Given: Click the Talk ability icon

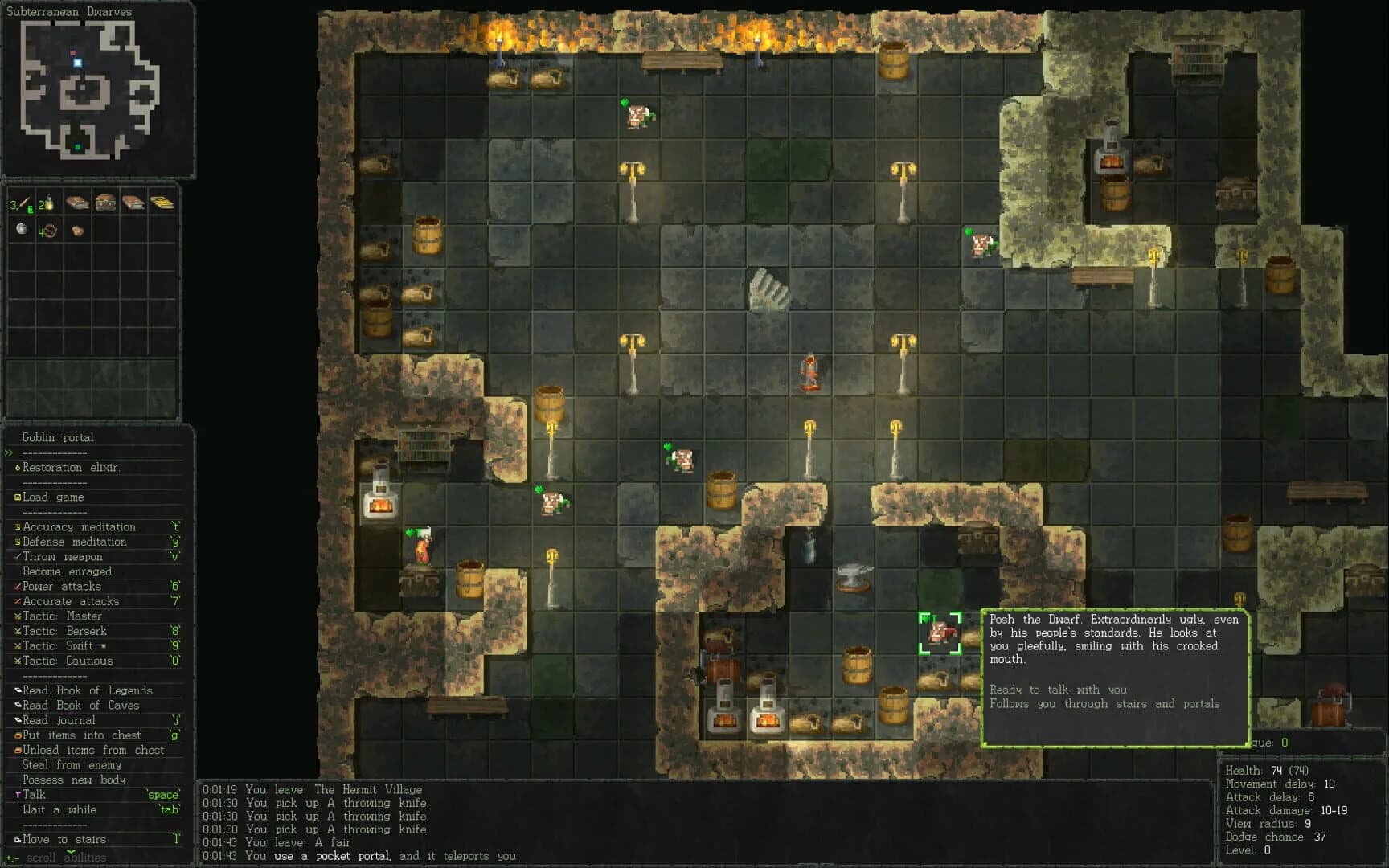Looking at the screenshot, I should pos(17,794).
